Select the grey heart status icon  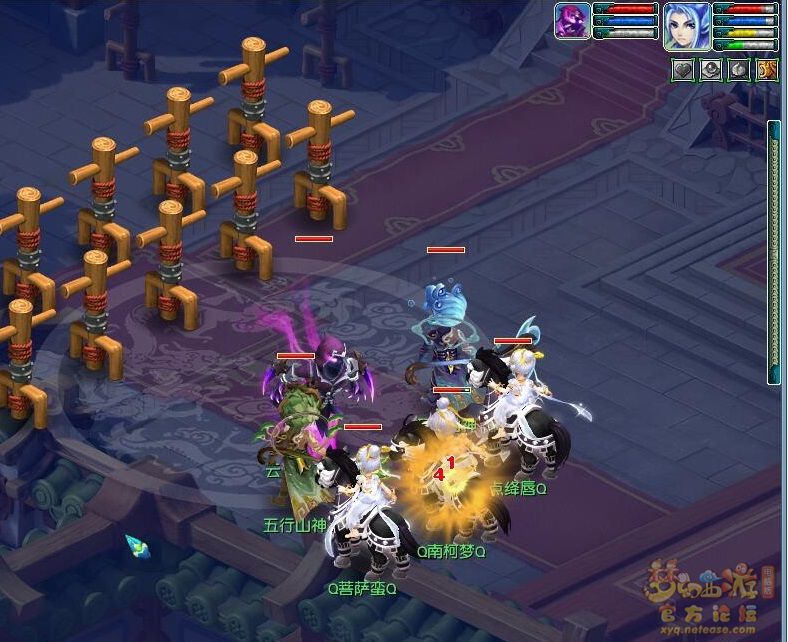tap(683, 69)
